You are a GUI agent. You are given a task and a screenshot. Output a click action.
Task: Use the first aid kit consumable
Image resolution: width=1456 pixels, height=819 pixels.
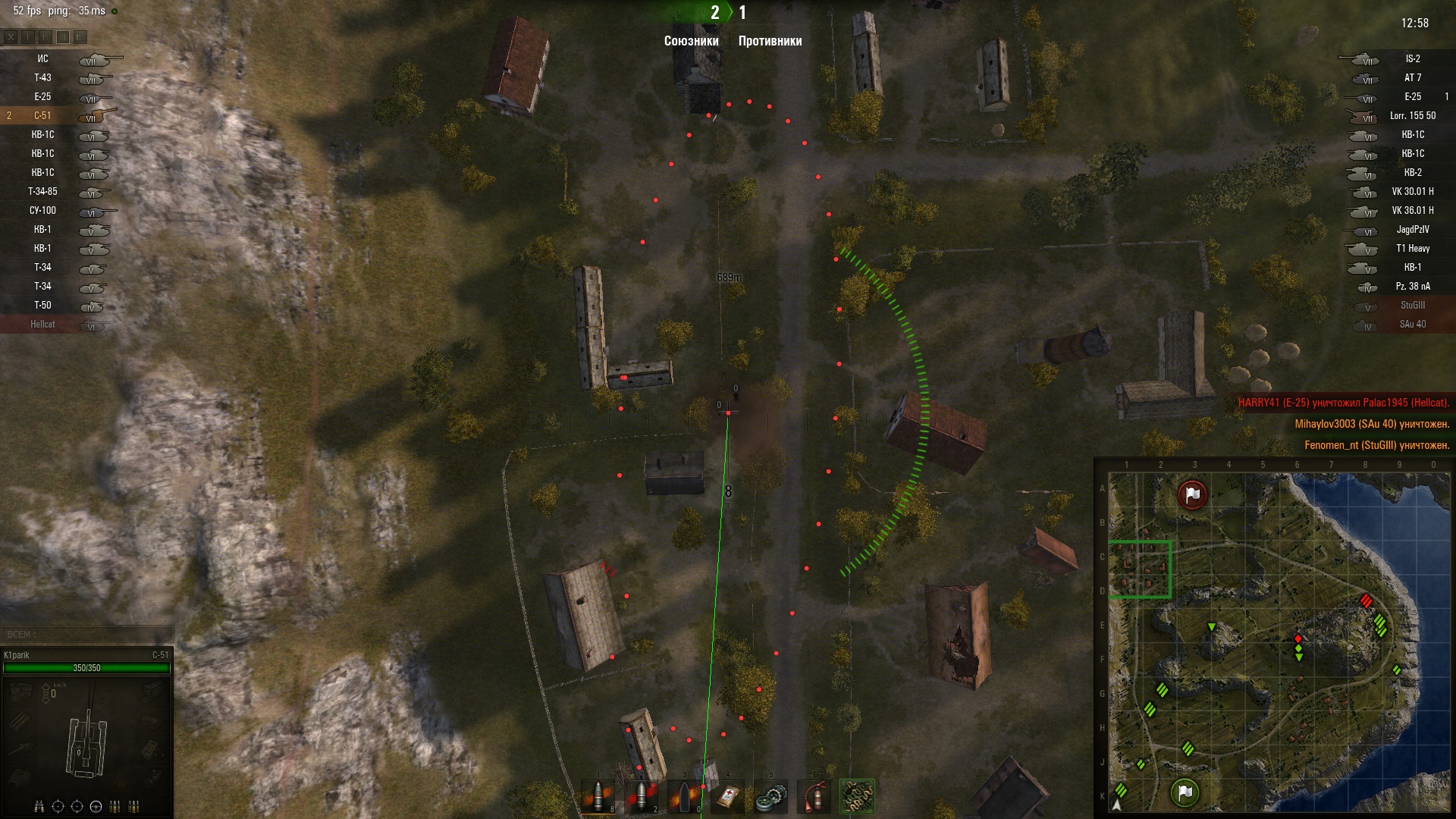[x=727, y=796]
